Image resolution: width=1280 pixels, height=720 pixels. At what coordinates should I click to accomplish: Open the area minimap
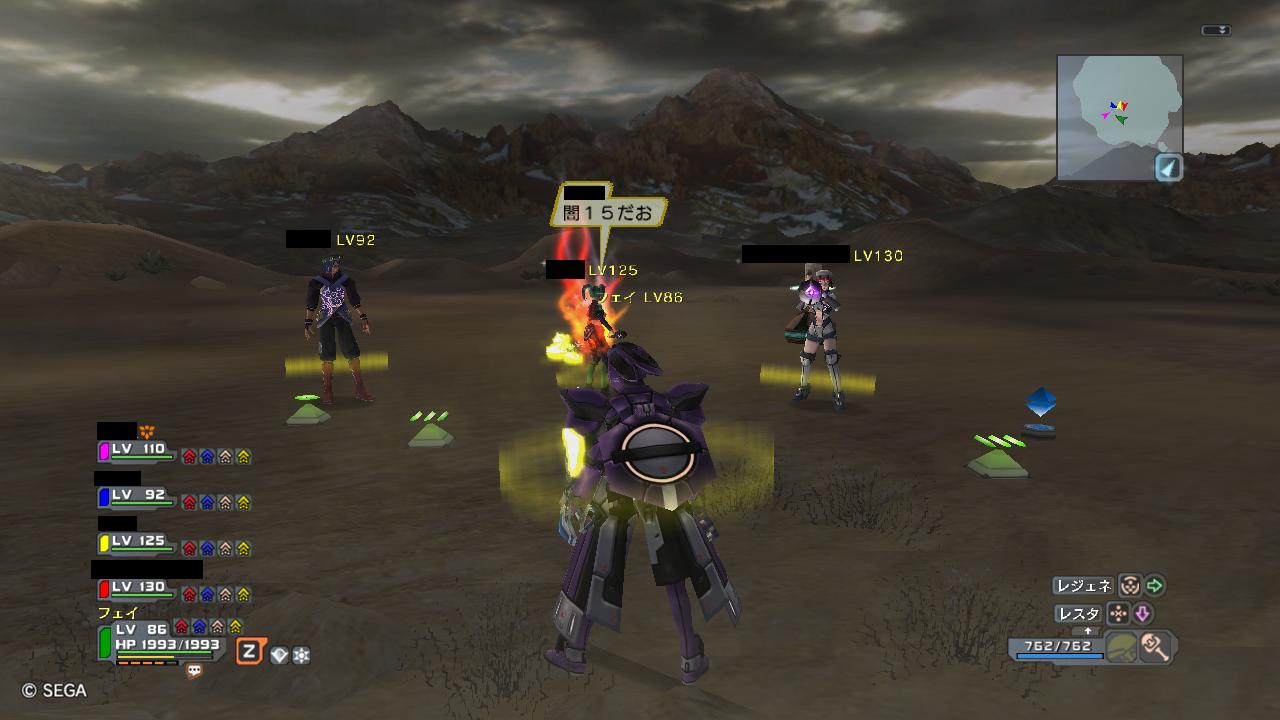pos(1119,116)
